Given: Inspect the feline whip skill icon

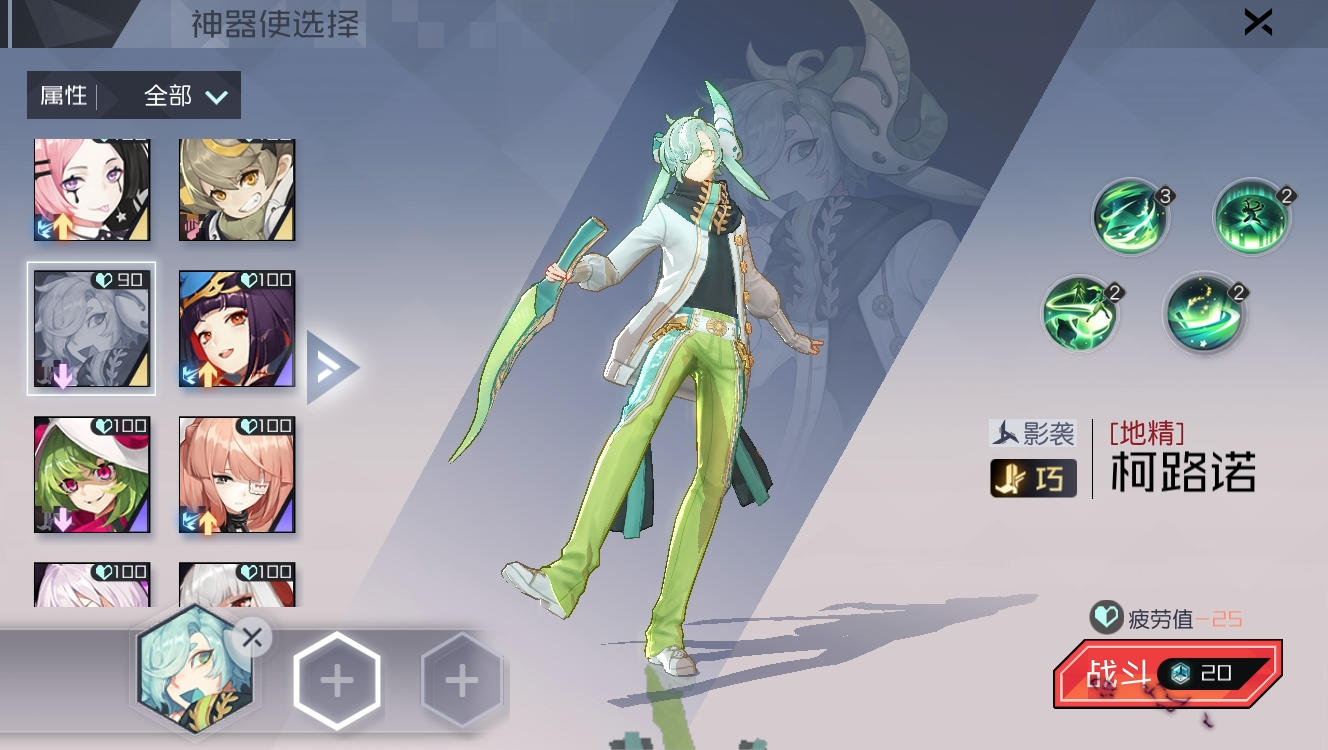Looking at the screenshot, I should pyautogui.click(x=1080, y=312).
